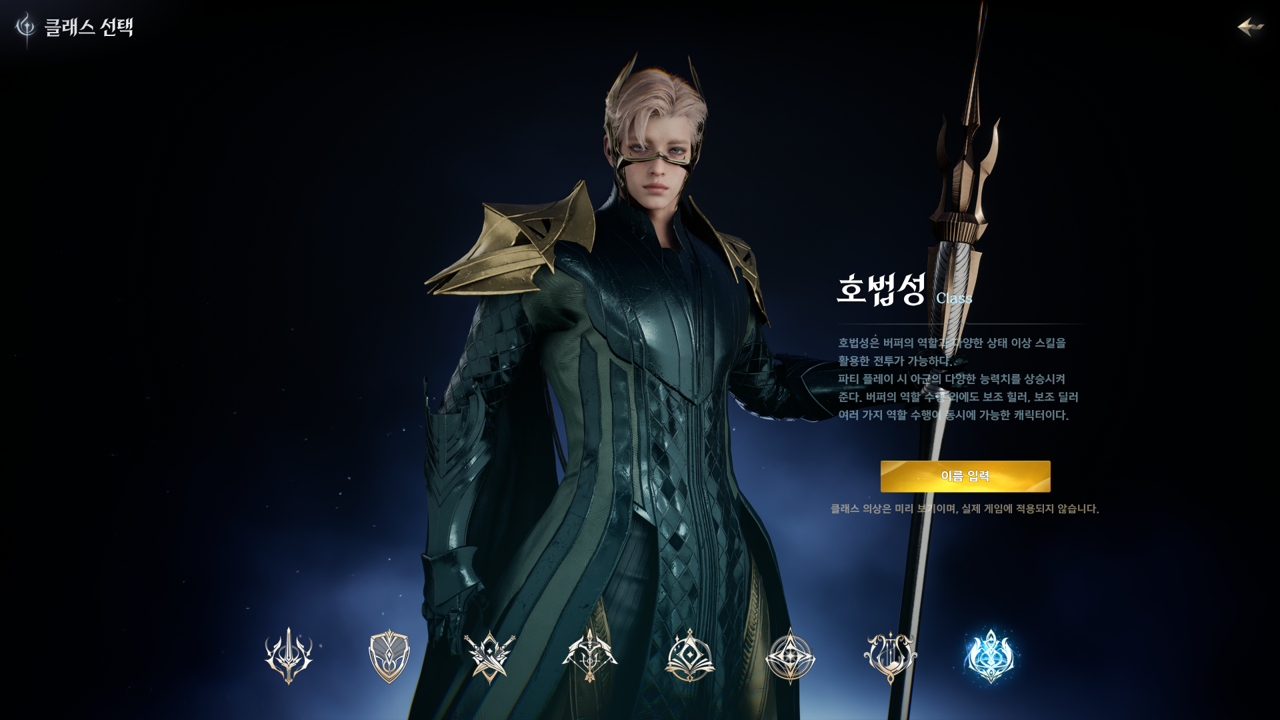Go back with the arrow button
The width and height of the screenshot is (1280, 720).
[1250, 27]
